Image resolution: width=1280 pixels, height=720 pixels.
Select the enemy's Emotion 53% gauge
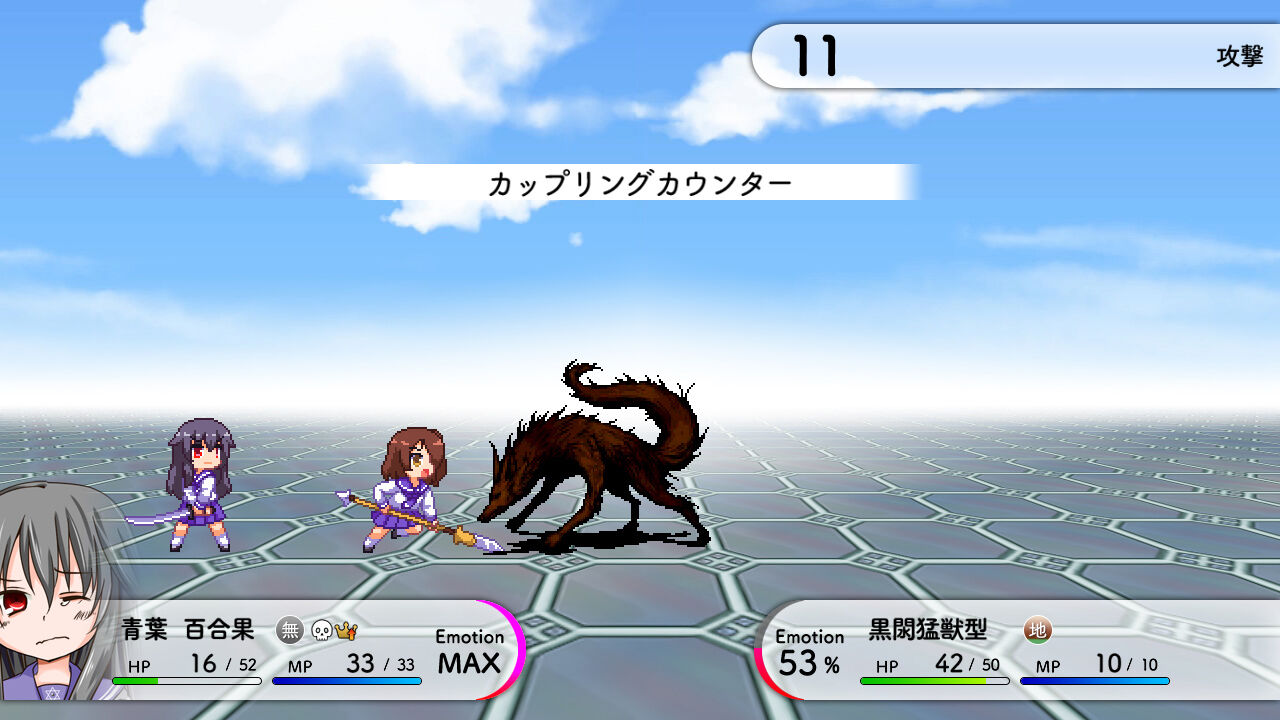(808, 650)
